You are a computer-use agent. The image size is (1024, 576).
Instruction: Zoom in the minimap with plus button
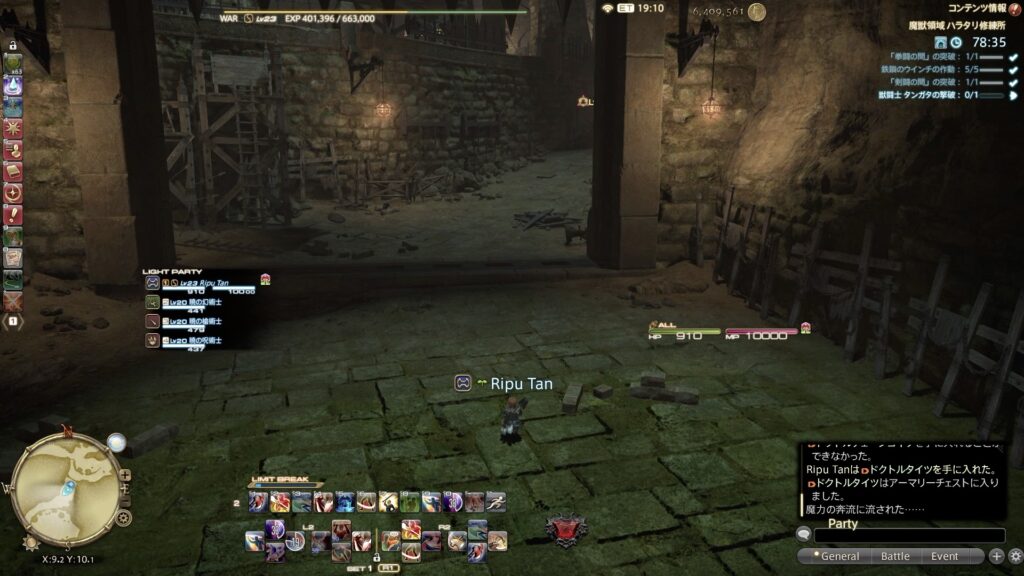(124, 476)
